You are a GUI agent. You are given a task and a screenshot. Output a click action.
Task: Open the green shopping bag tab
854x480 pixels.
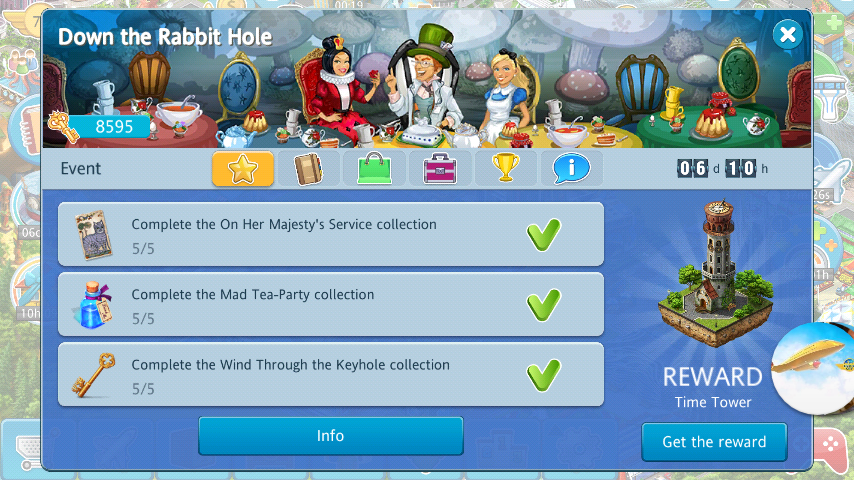[374, 168]
